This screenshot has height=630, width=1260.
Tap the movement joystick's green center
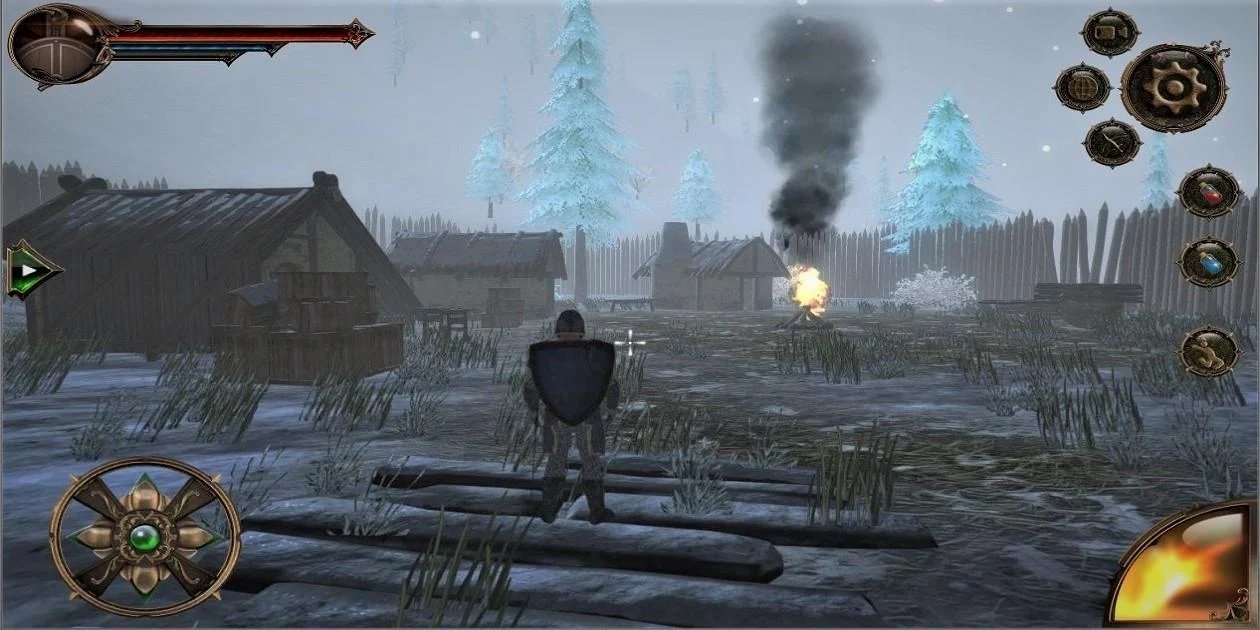(x=144, y=537)
